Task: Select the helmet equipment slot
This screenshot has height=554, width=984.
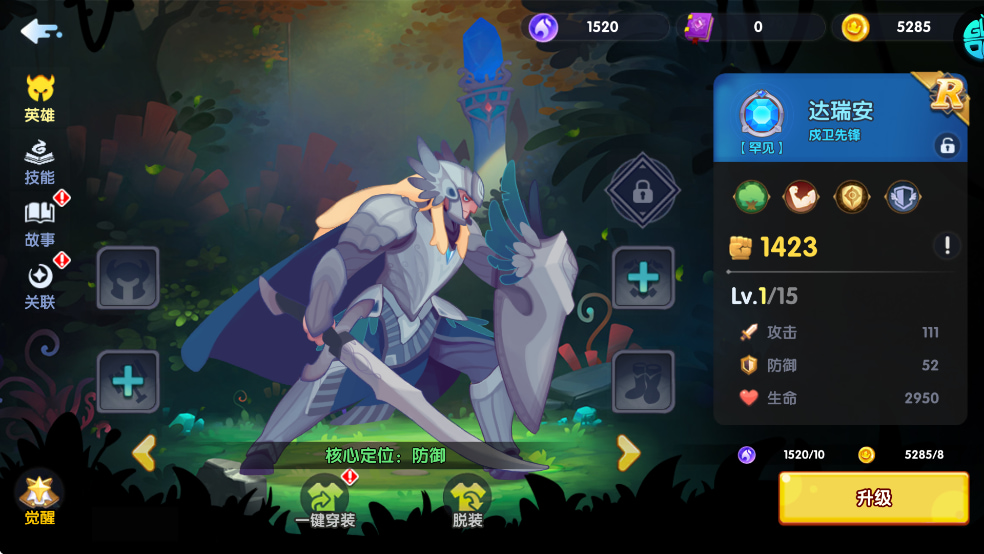Action: [128, 278]
